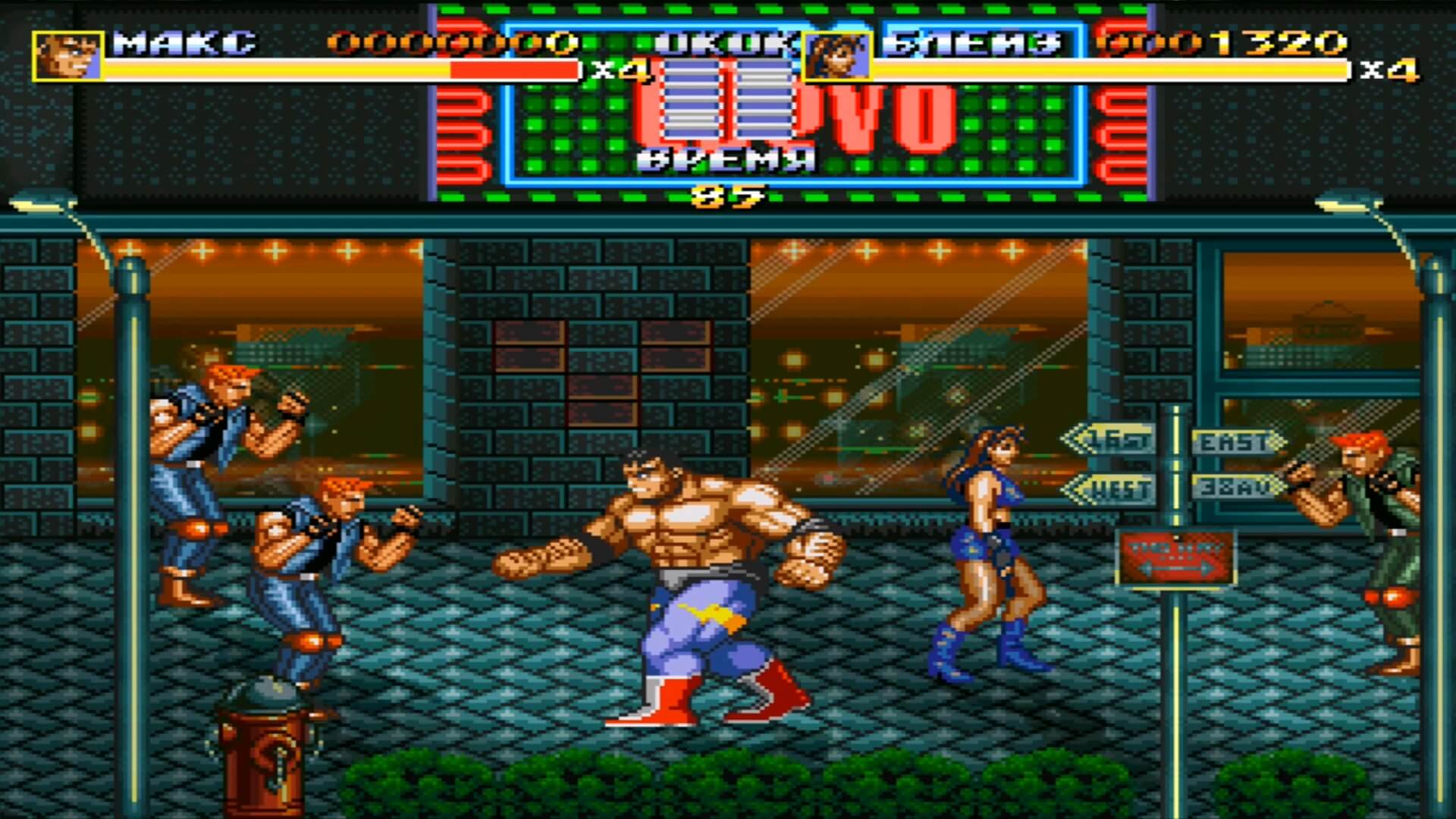This screenshot has width=1456, height=819.
Task: Click МАКС red health bar
Action: [516, 71]
